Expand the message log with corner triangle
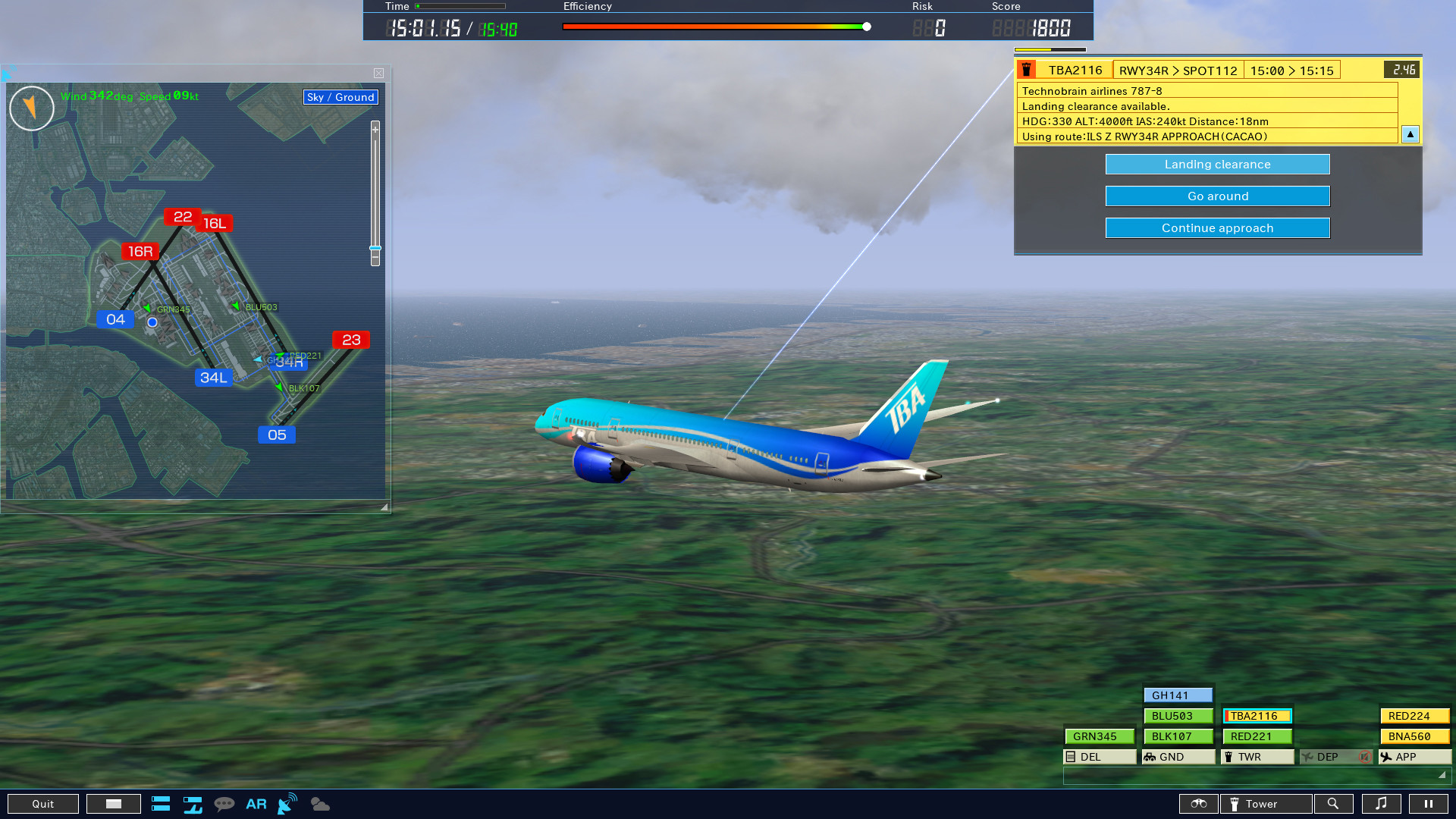Image resolution: width=1456 pixels, height=819 pixels. [1445, 777]
